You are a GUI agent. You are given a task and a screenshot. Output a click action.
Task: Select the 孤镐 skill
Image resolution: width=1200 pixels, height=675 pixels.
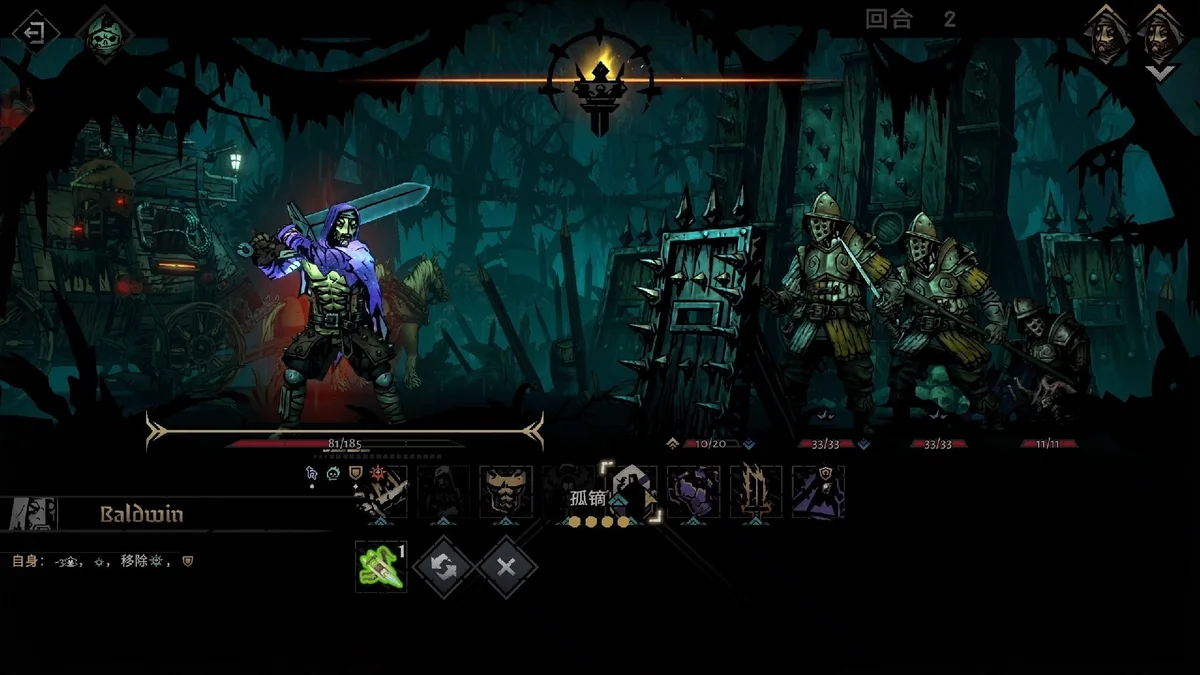pos(632,492)
